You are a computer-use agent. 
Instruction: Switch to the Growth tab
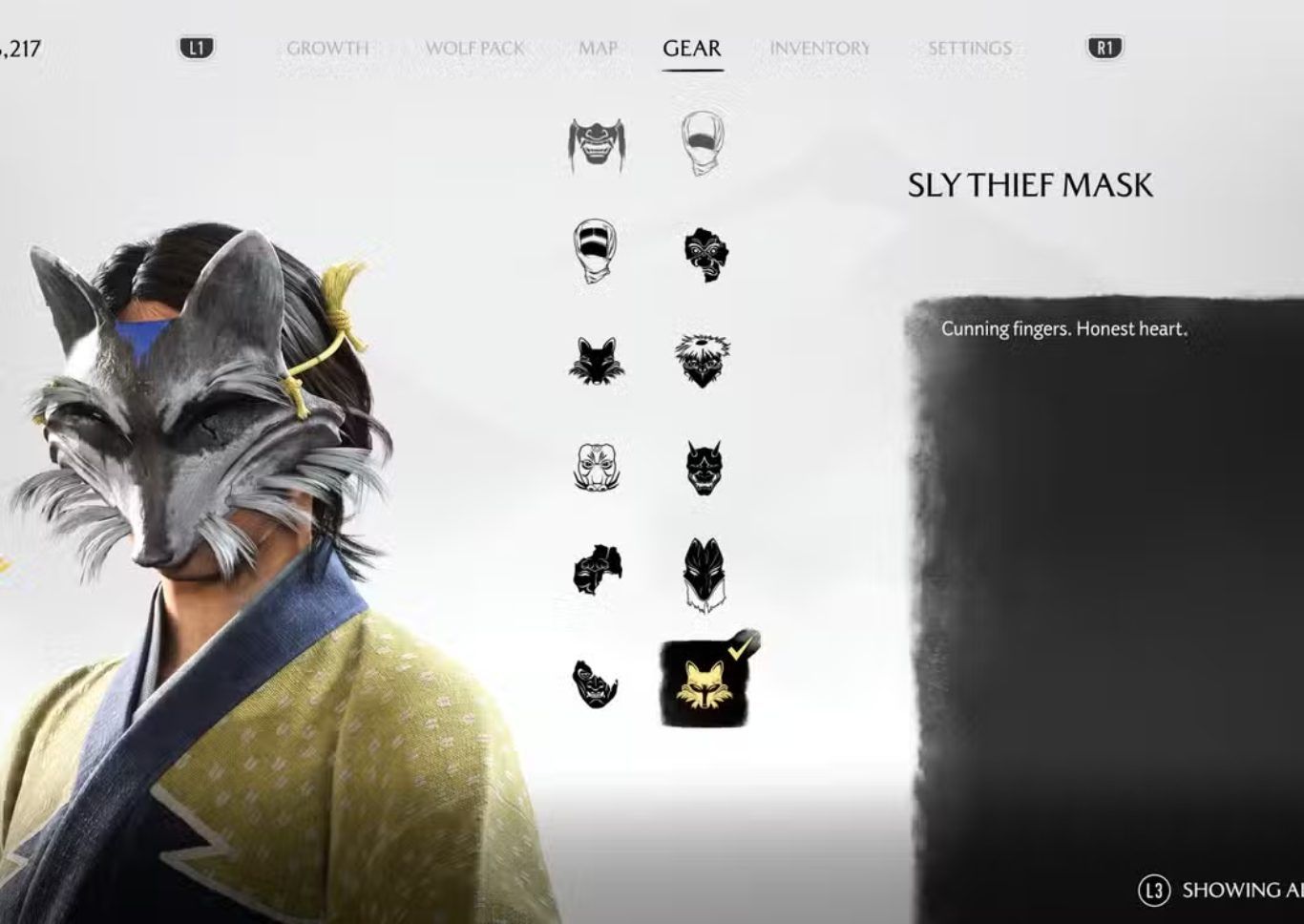tap(327, 48)
